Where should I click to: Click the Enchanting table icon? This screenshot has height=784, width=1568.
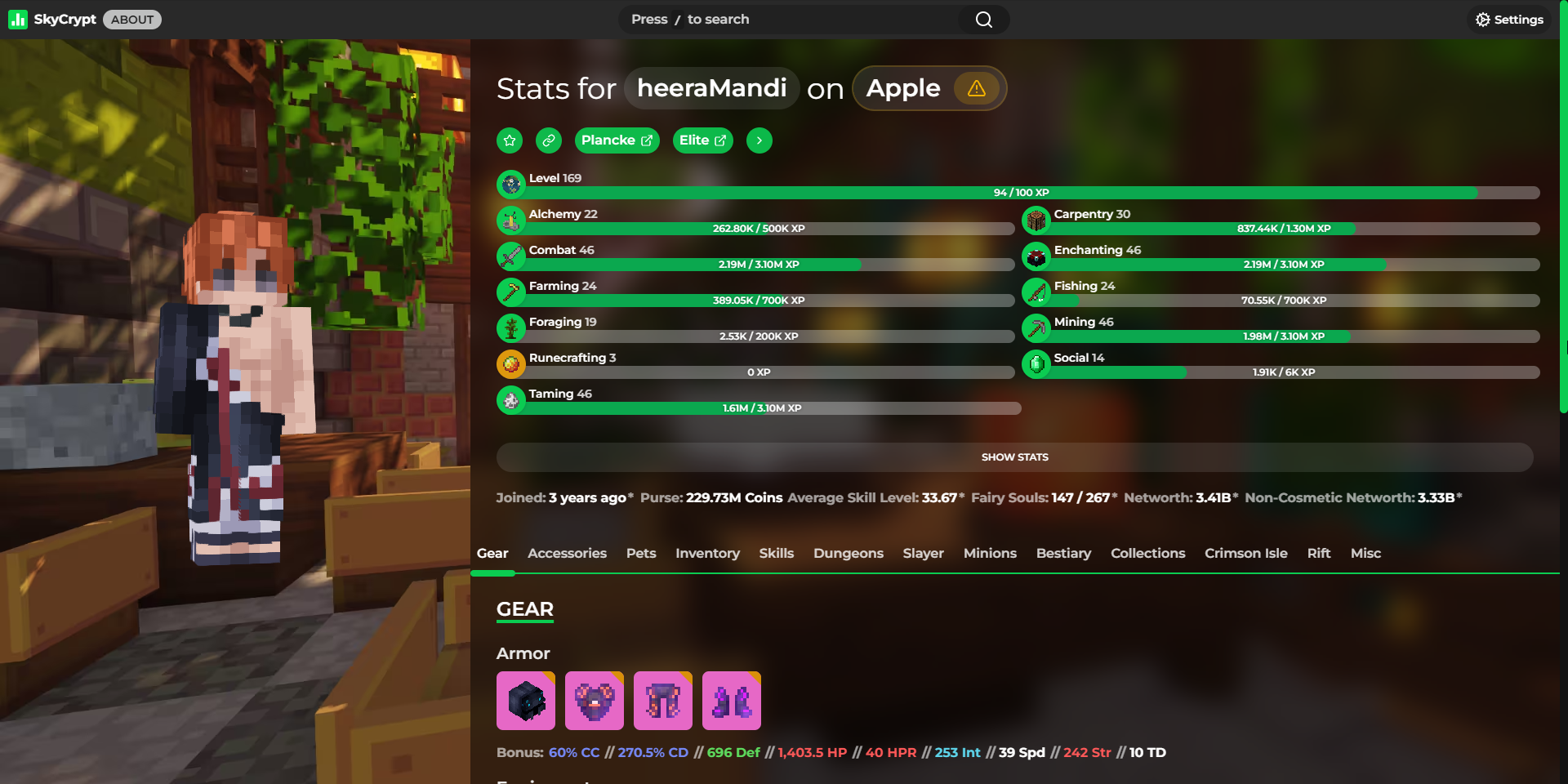click(1036, 256)
